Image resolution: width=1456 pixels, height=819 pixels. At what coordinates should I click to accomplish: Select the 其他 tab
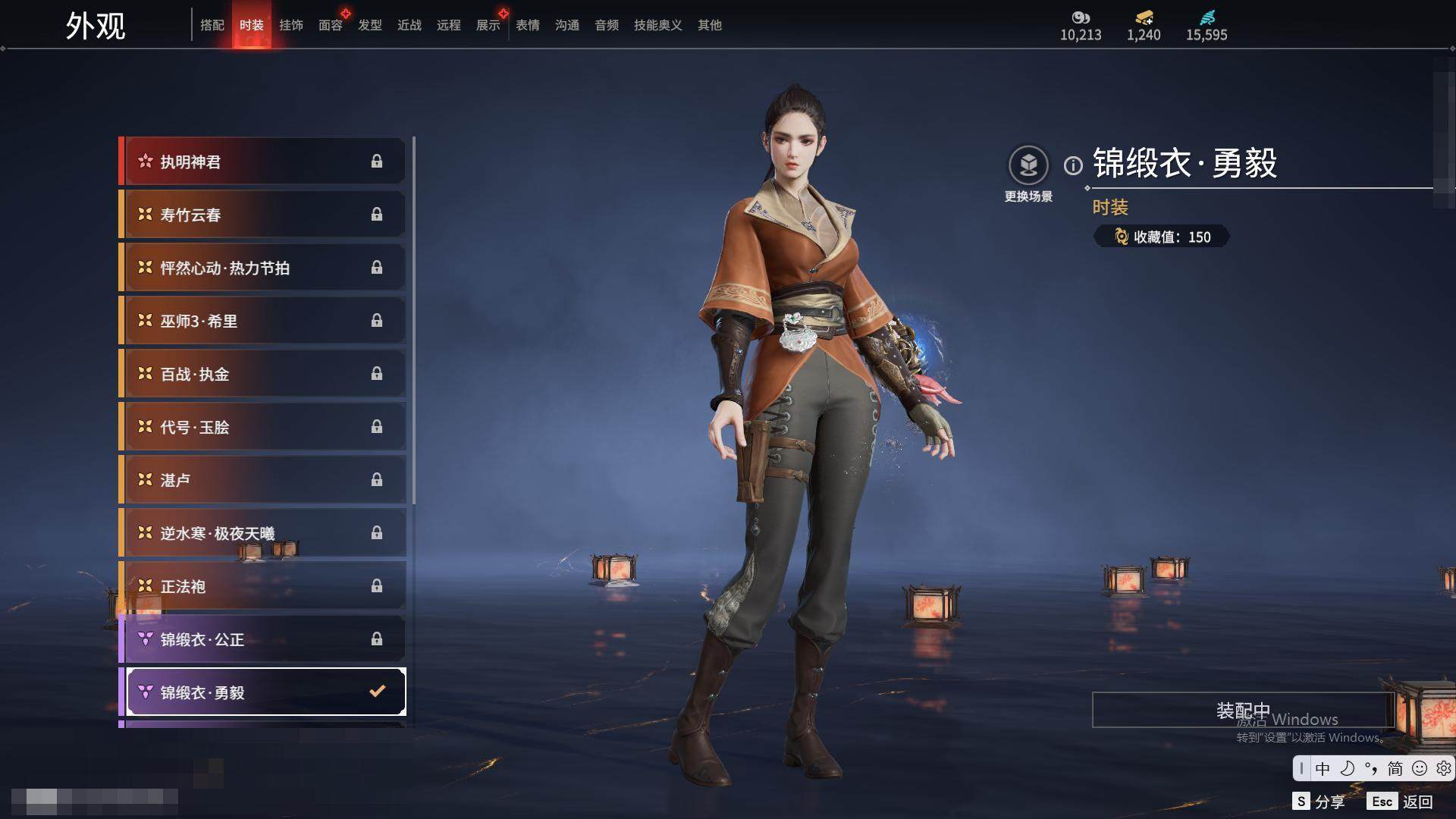tap(710, 25)
